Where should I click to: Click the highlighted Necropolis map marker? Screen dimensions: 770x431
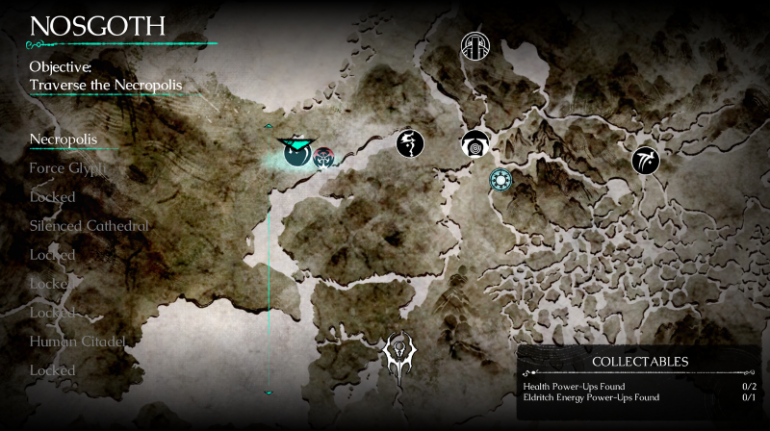click(295, 153)
